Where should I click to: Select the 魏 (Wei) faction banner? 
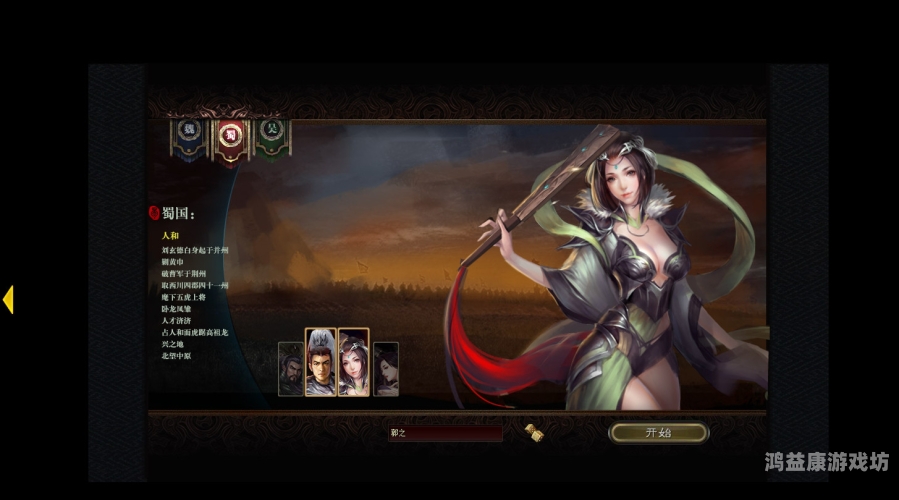[x=188, y=135]
